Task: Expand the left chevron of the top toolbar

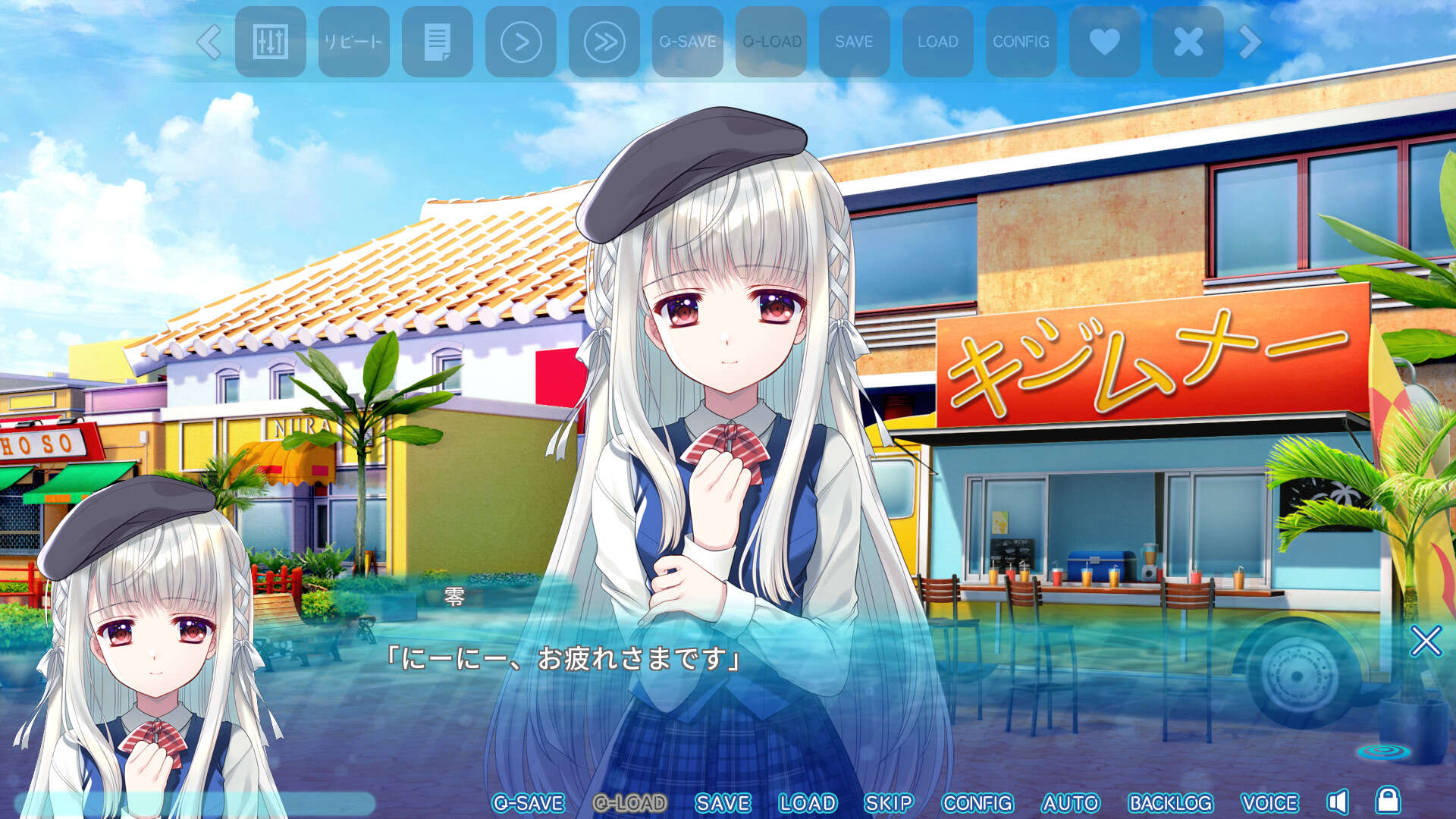Action: [209, 42]
